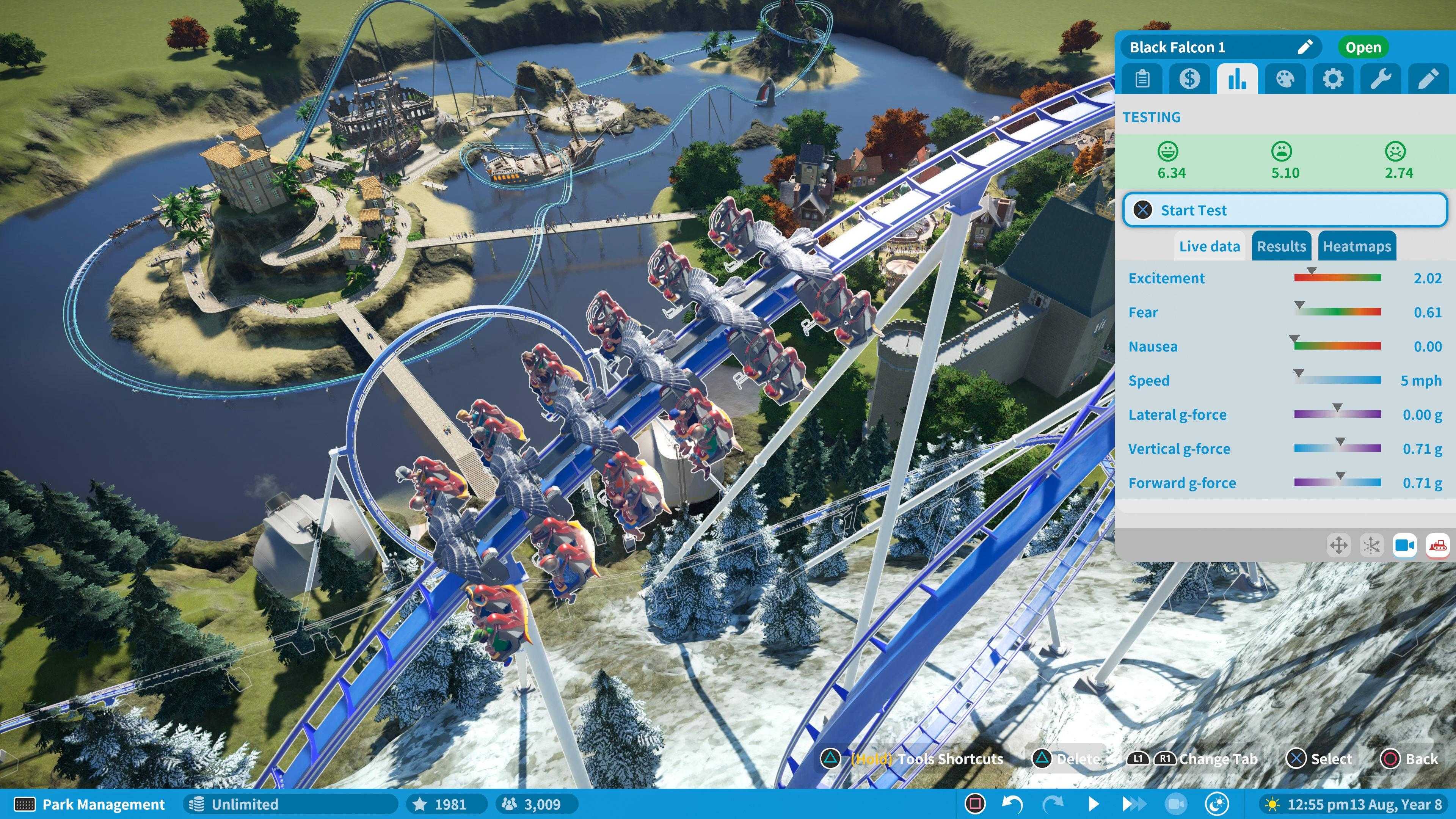Select the pencil edit tab icon
1456x819 pixels.
[x=1429, y=79]
